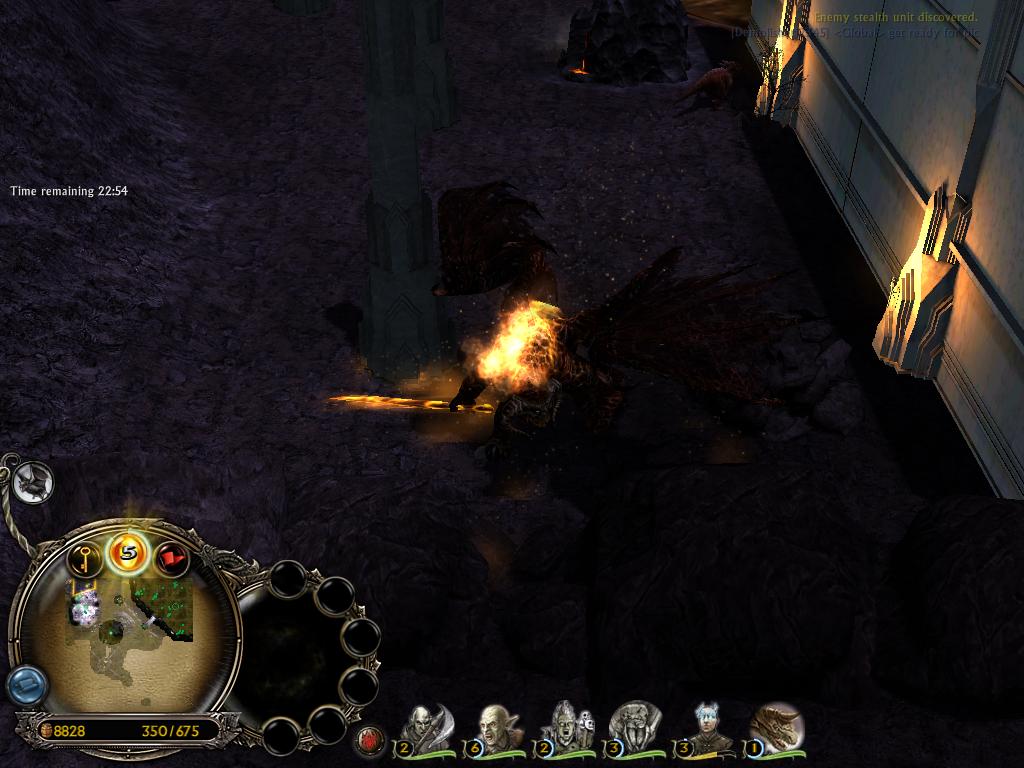
Task: Open the golden key objectives button
Action: [85, 556]
